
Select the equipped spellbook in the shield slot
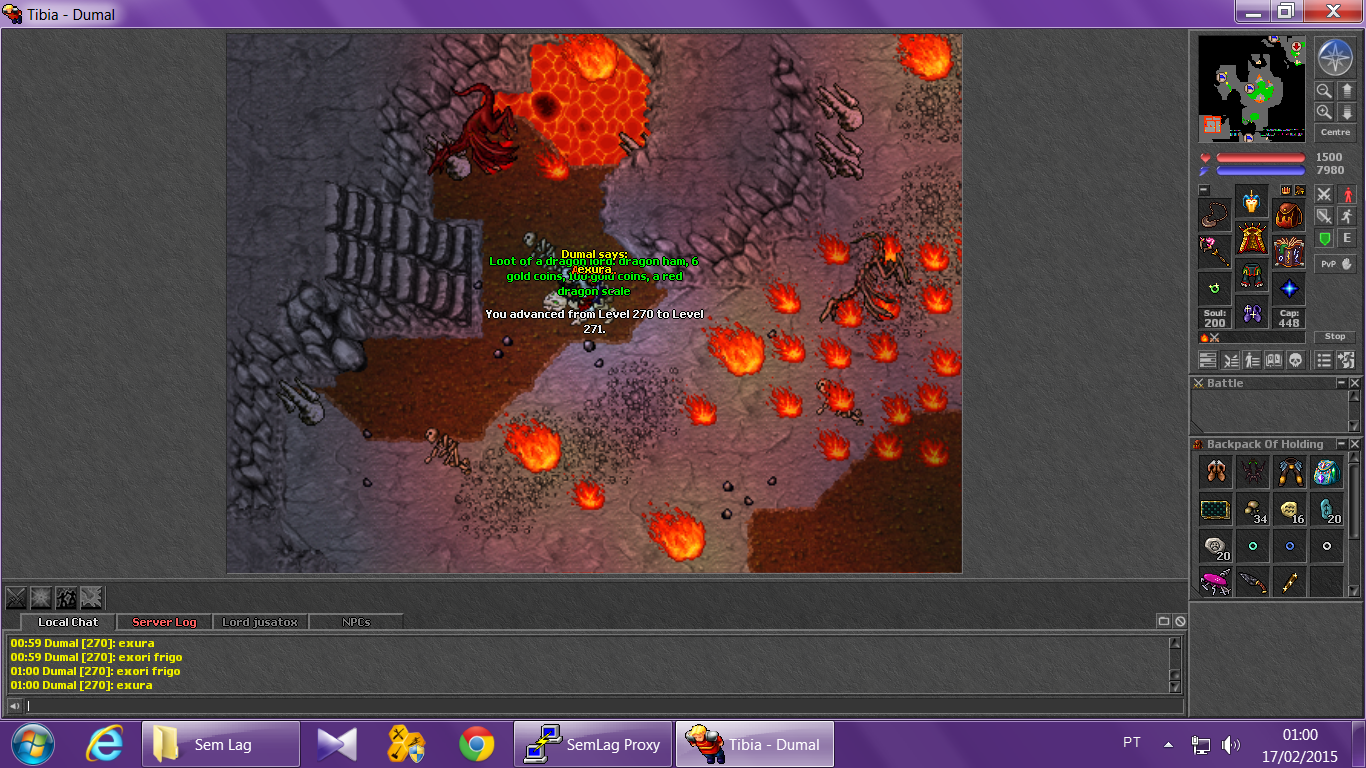(1289, 252)
